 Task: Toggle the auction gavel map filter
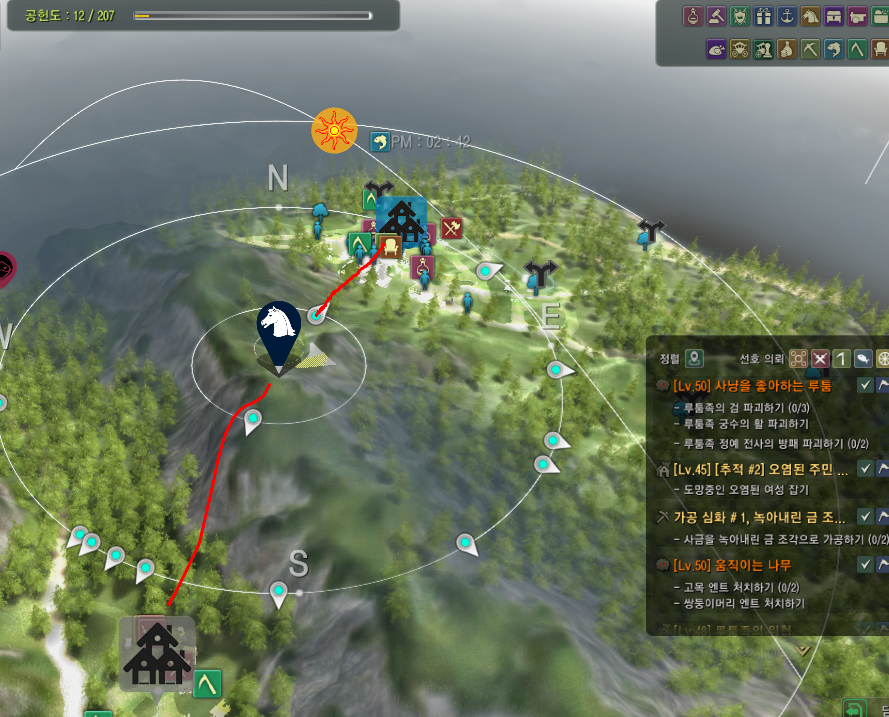click(x=716, y=17)
